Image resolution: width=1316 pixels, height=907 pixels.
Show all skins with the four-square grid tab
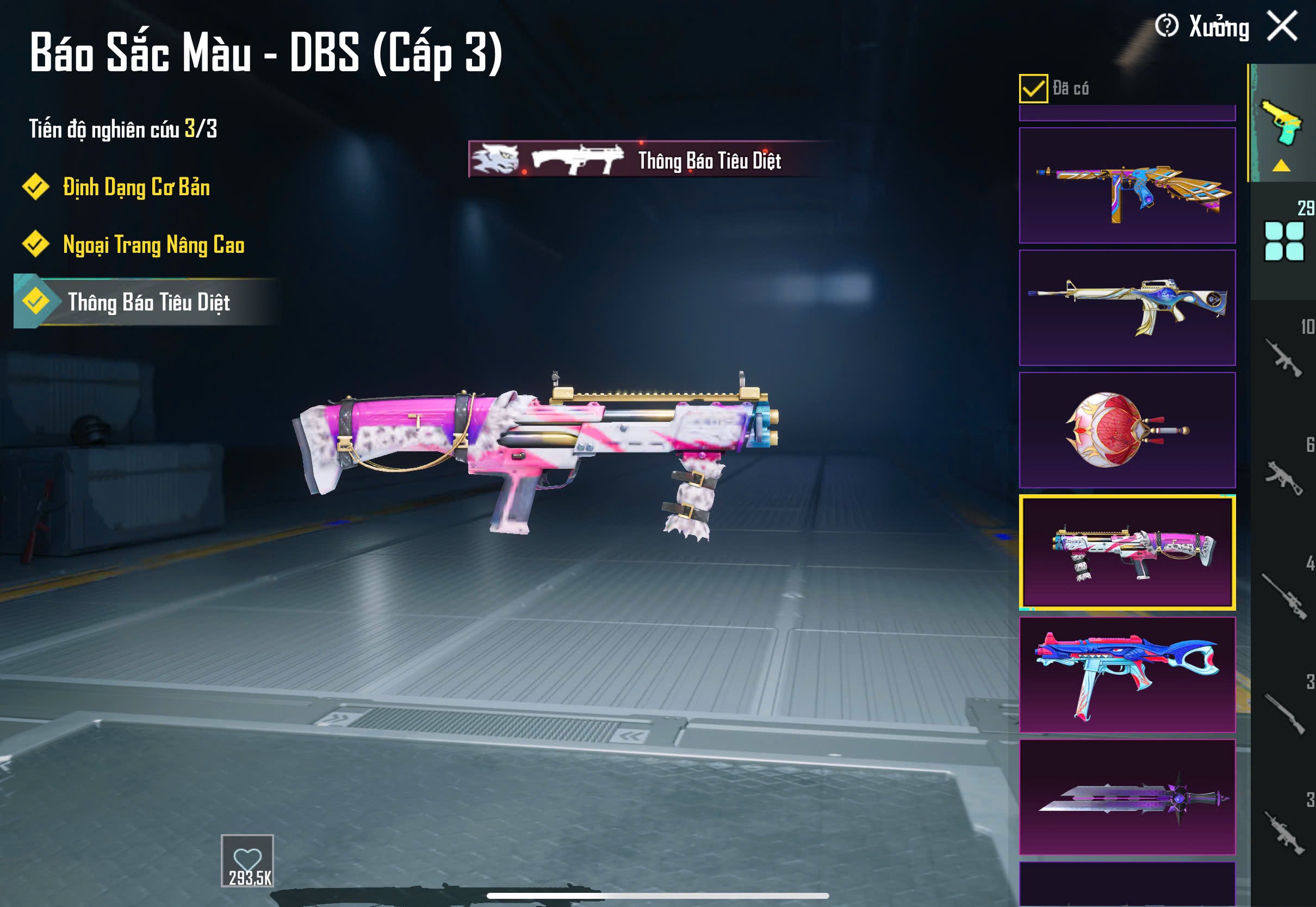(x=1283, y=241)
